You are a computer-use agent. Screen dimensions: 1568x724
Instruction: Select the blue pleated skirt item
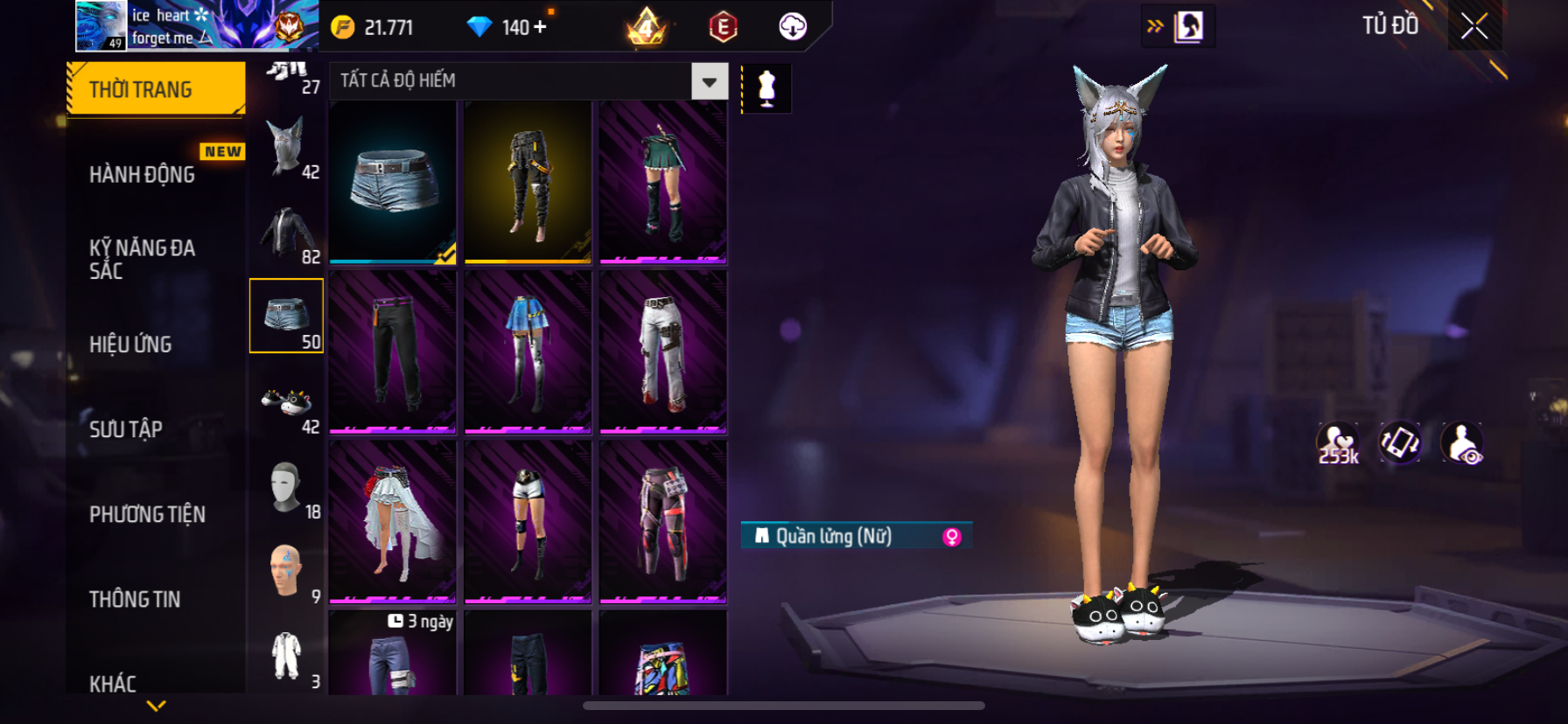528,352
